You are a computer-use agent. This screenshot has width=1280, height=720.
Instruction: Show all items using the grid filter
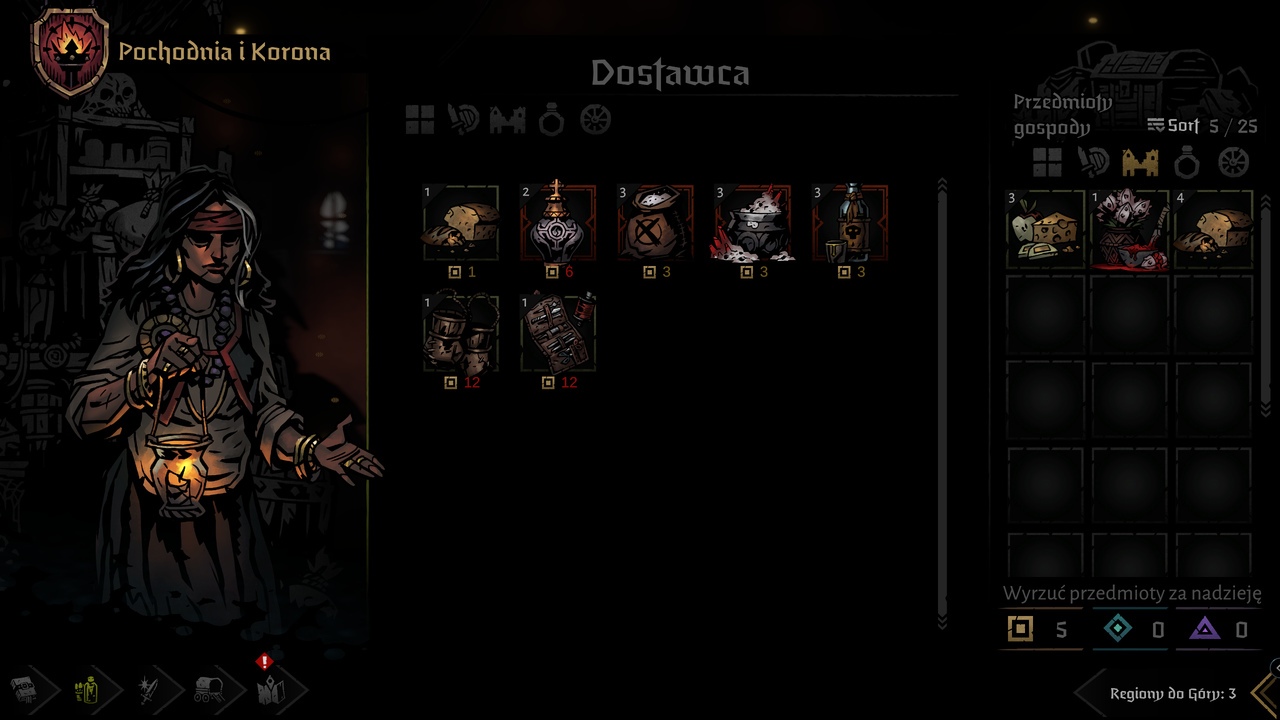tap(418, 120)
